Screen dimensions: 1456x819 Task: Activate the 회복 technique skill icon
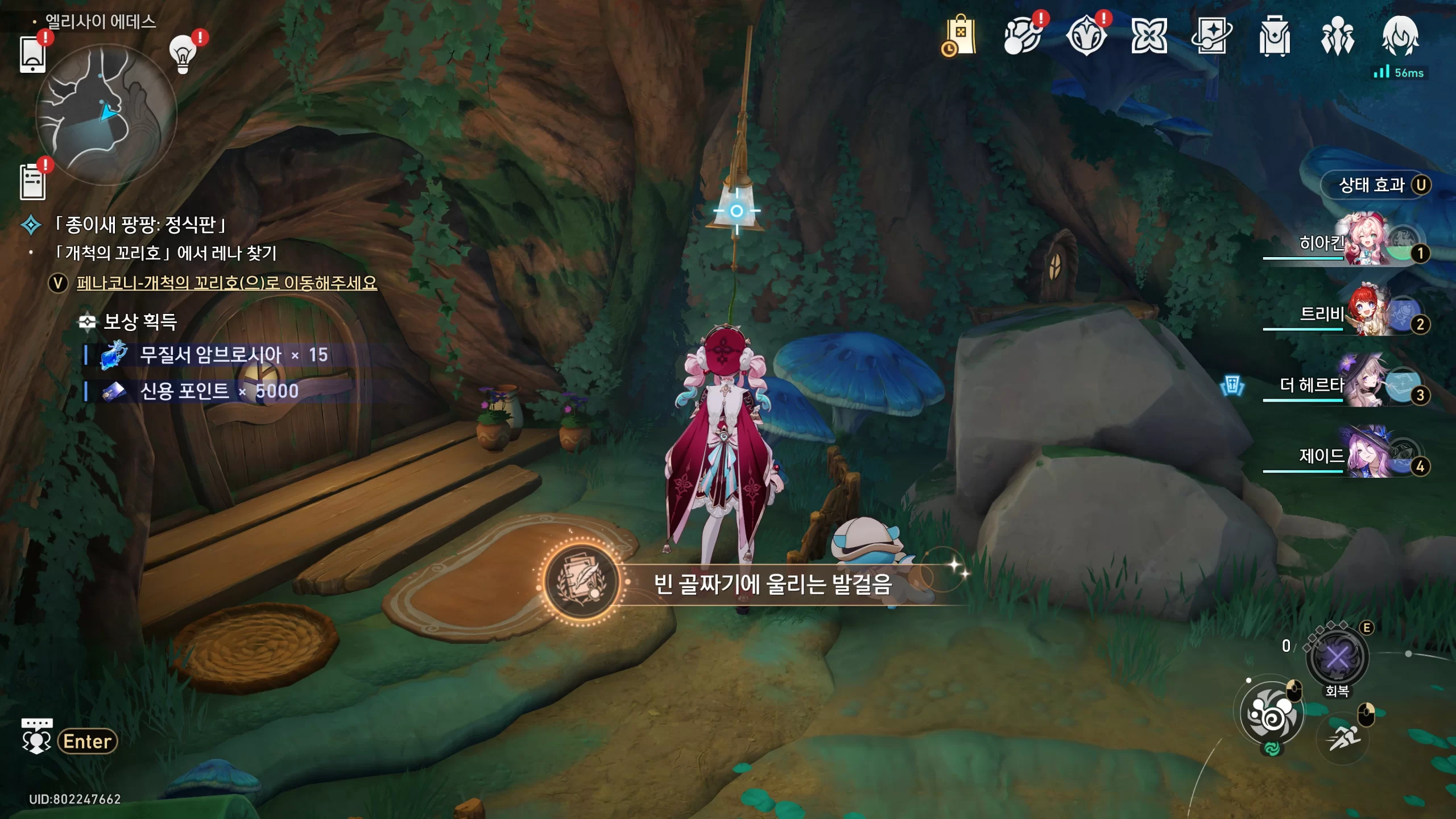tap(1337, 659)
